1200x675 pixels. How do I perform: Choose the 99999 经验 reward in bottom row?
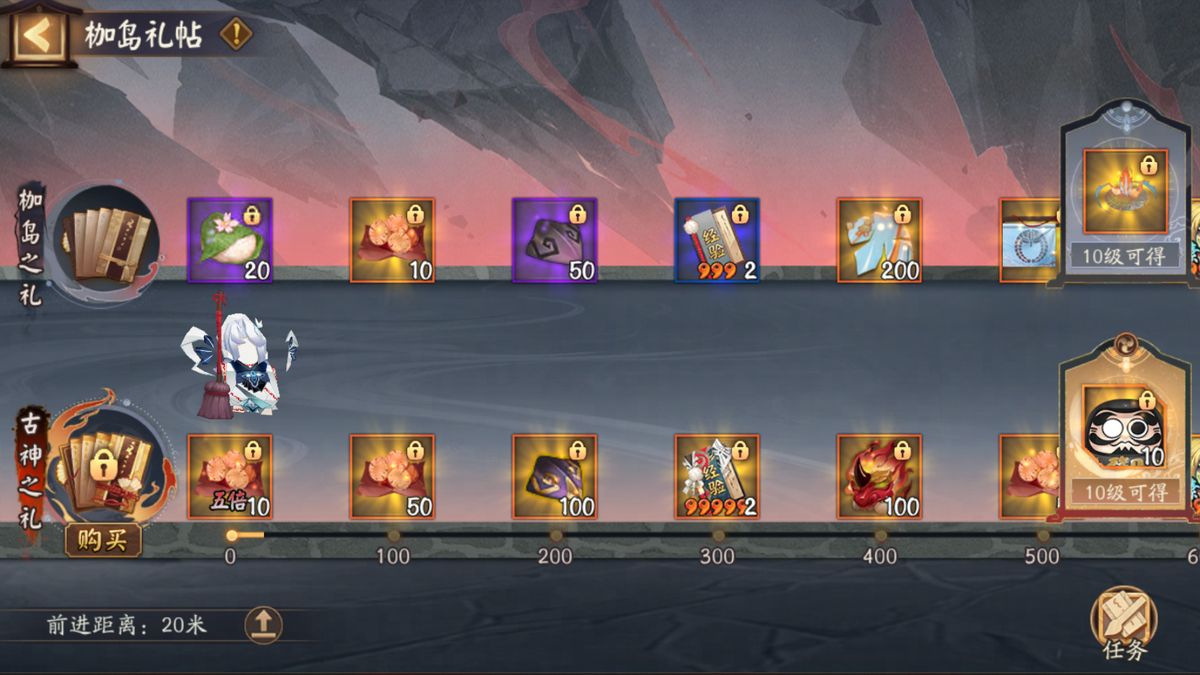click(x=717, y=477)
